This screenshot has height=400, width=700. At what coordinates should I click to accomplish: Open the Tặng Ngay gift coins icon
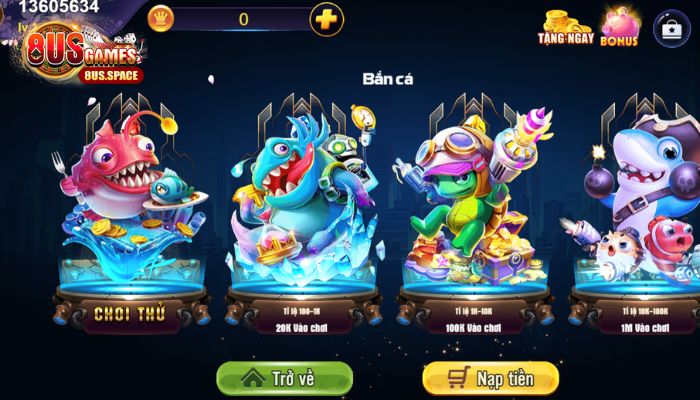pos(566,27)
